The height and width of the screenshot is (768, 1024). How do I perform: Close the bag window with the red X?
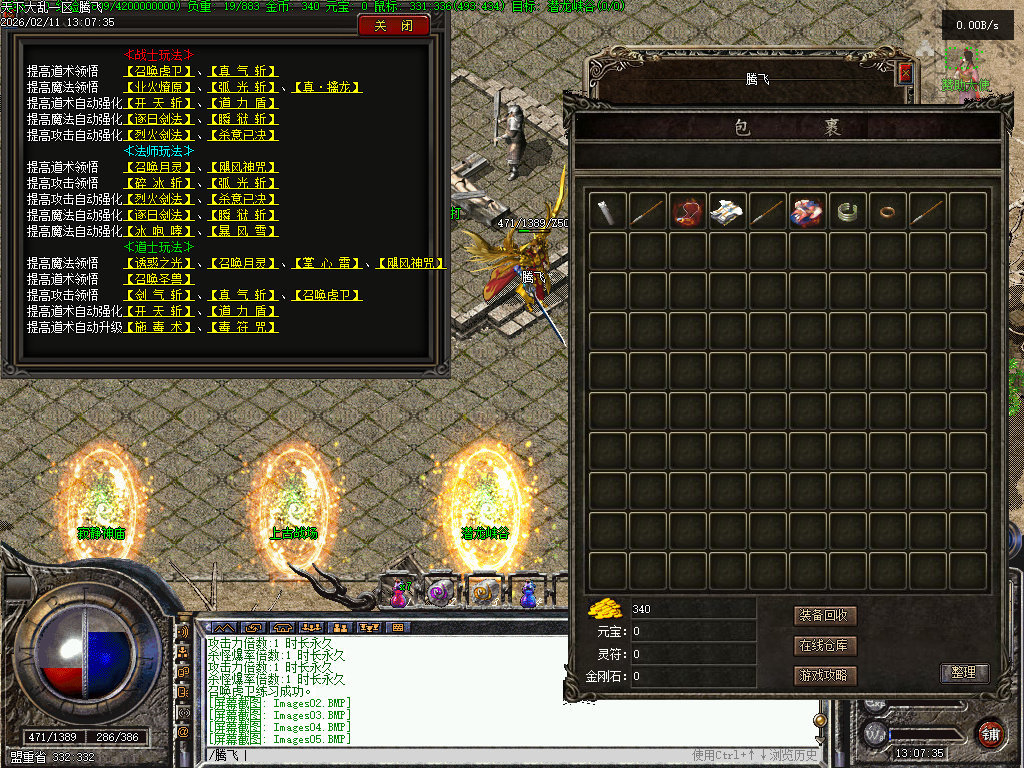click(x=905, y=72)
